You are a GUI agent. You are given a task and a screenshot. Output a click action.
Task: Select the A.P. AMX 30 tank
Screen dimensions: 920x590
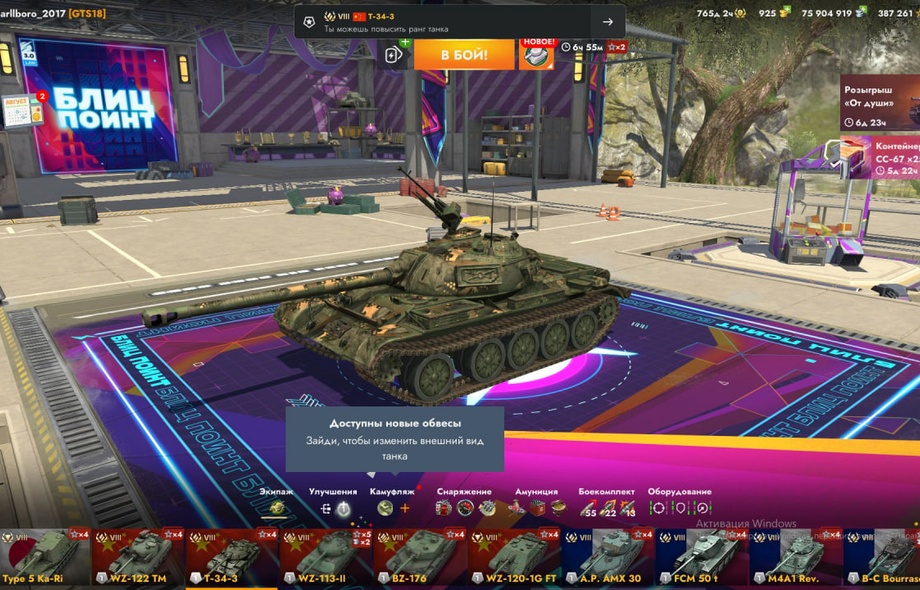pos(607,557)
